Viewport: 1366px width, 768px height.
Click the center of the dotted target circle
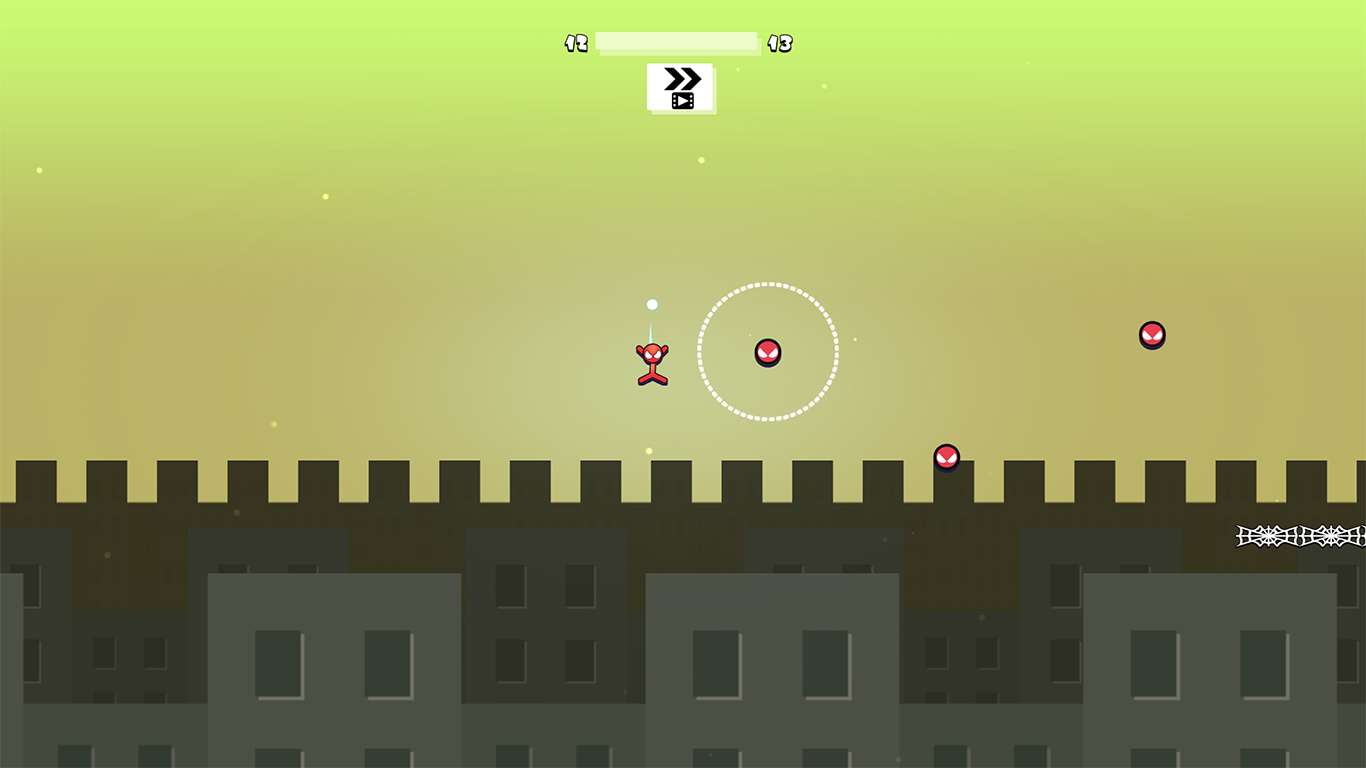coord(768,350)
